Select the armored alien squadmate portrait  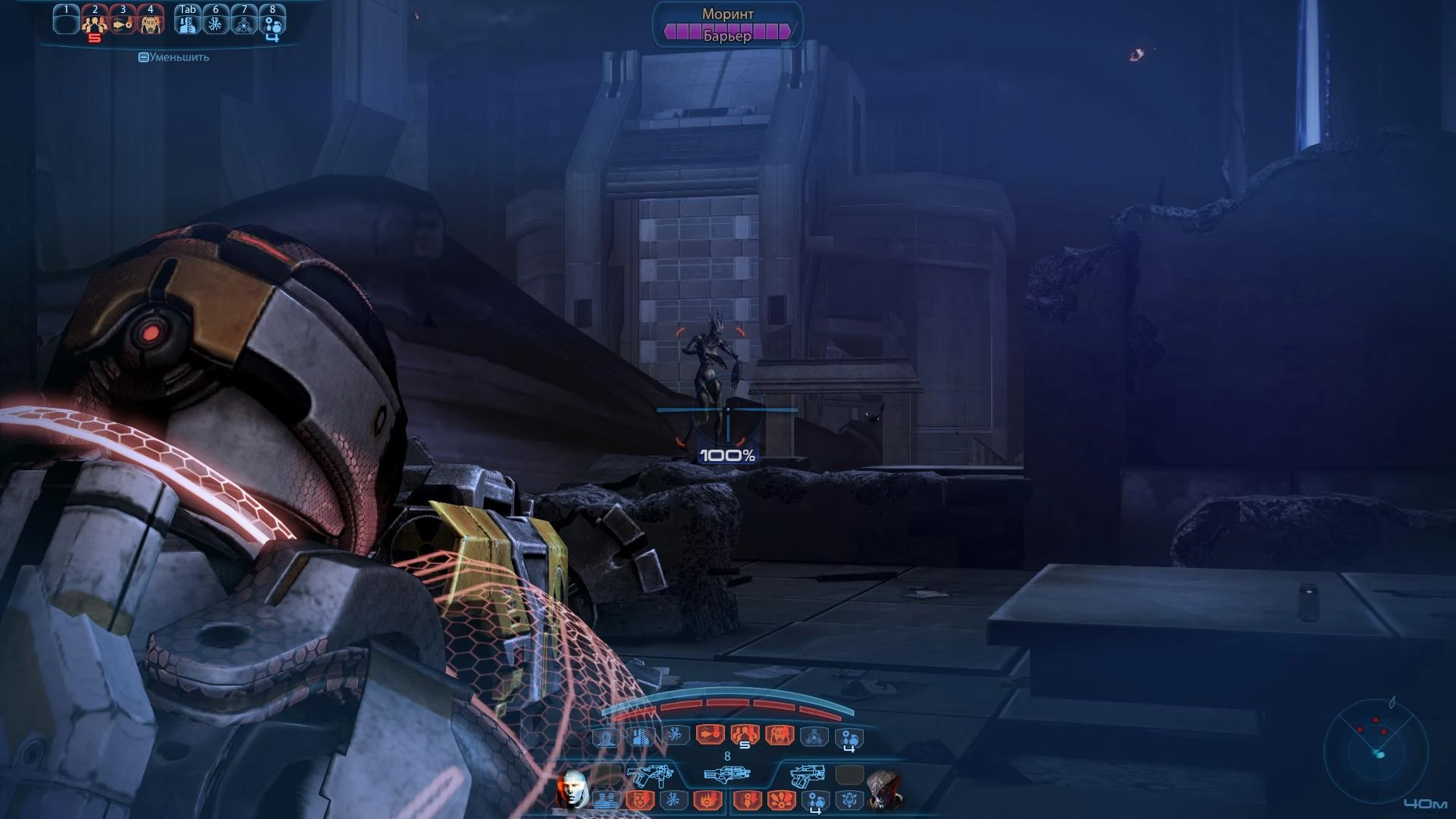[884, 790]
